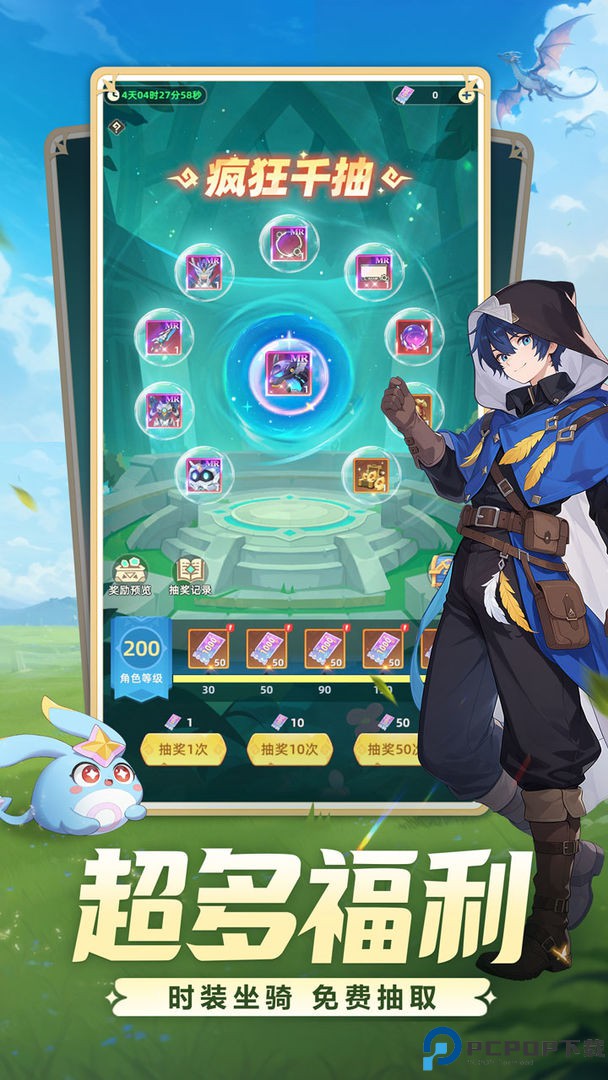The width and height of the screenshot is (608, 1080).
Task: View the 抽奖记录 draw history
Action: [193, 574]
